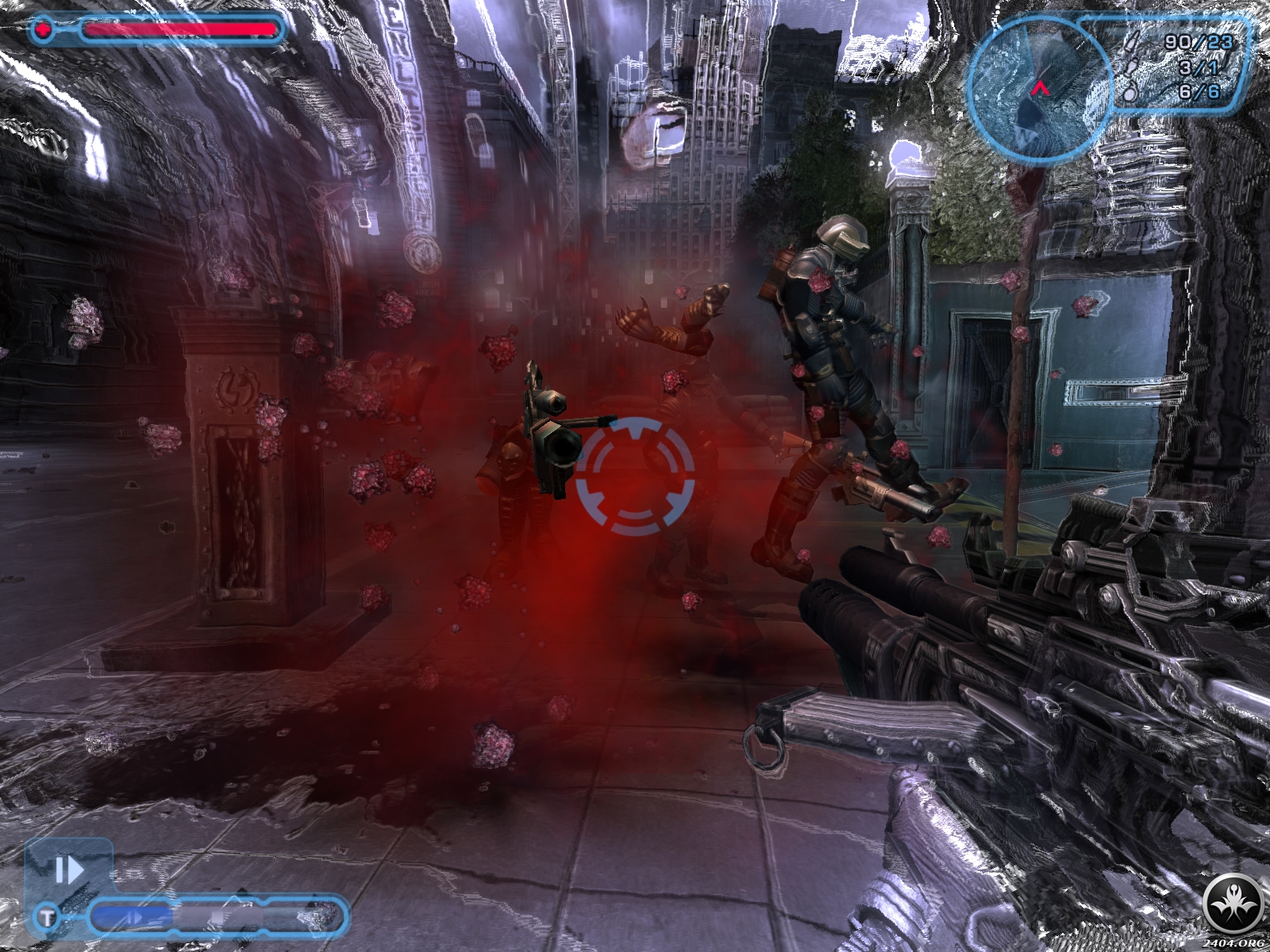Screen dimensions: 1270x952
Task: Click the circular minimap radar
Action: click(x=1038, y=87)
